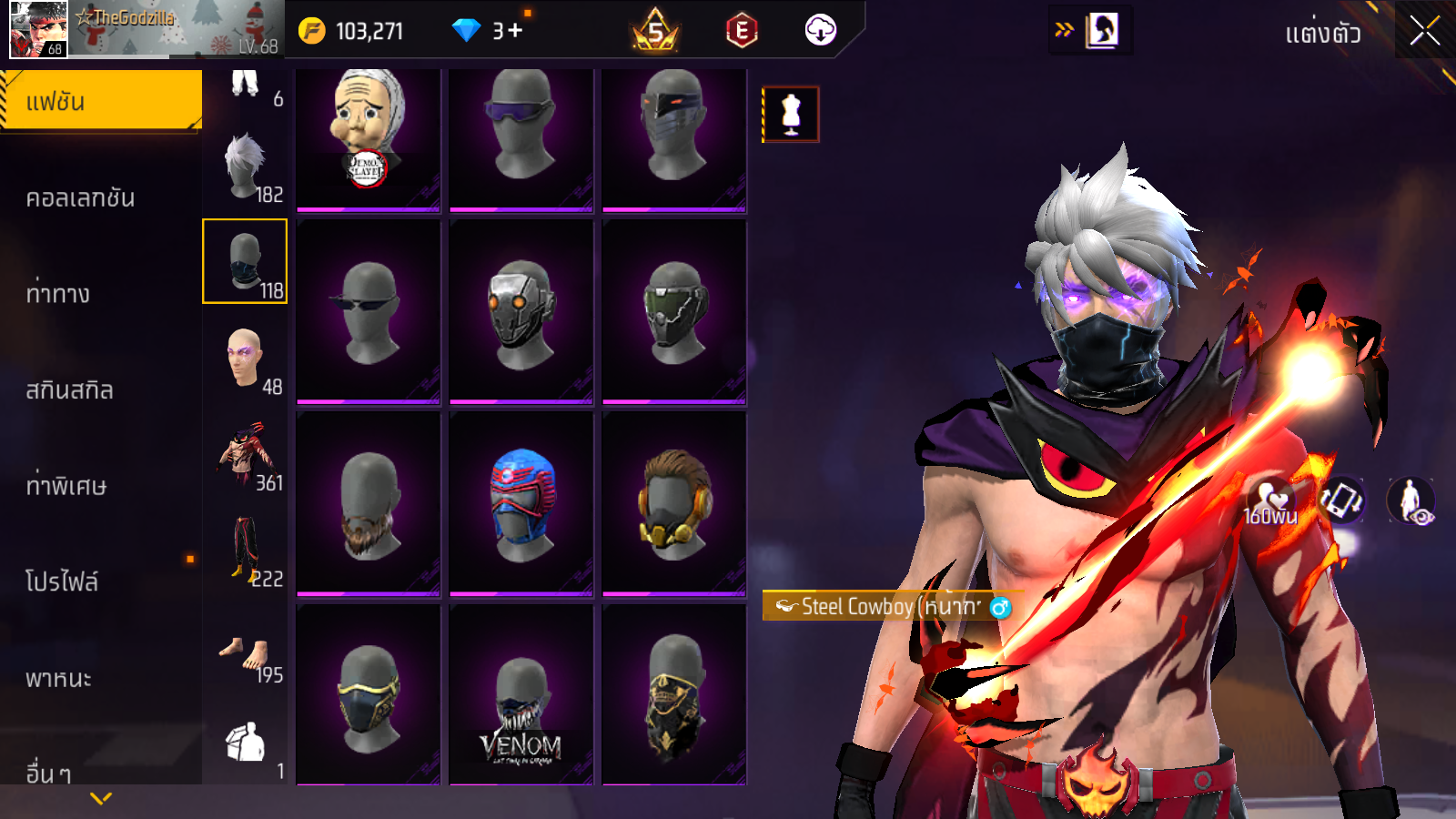Close the dress-up screen

point(1424,32)
